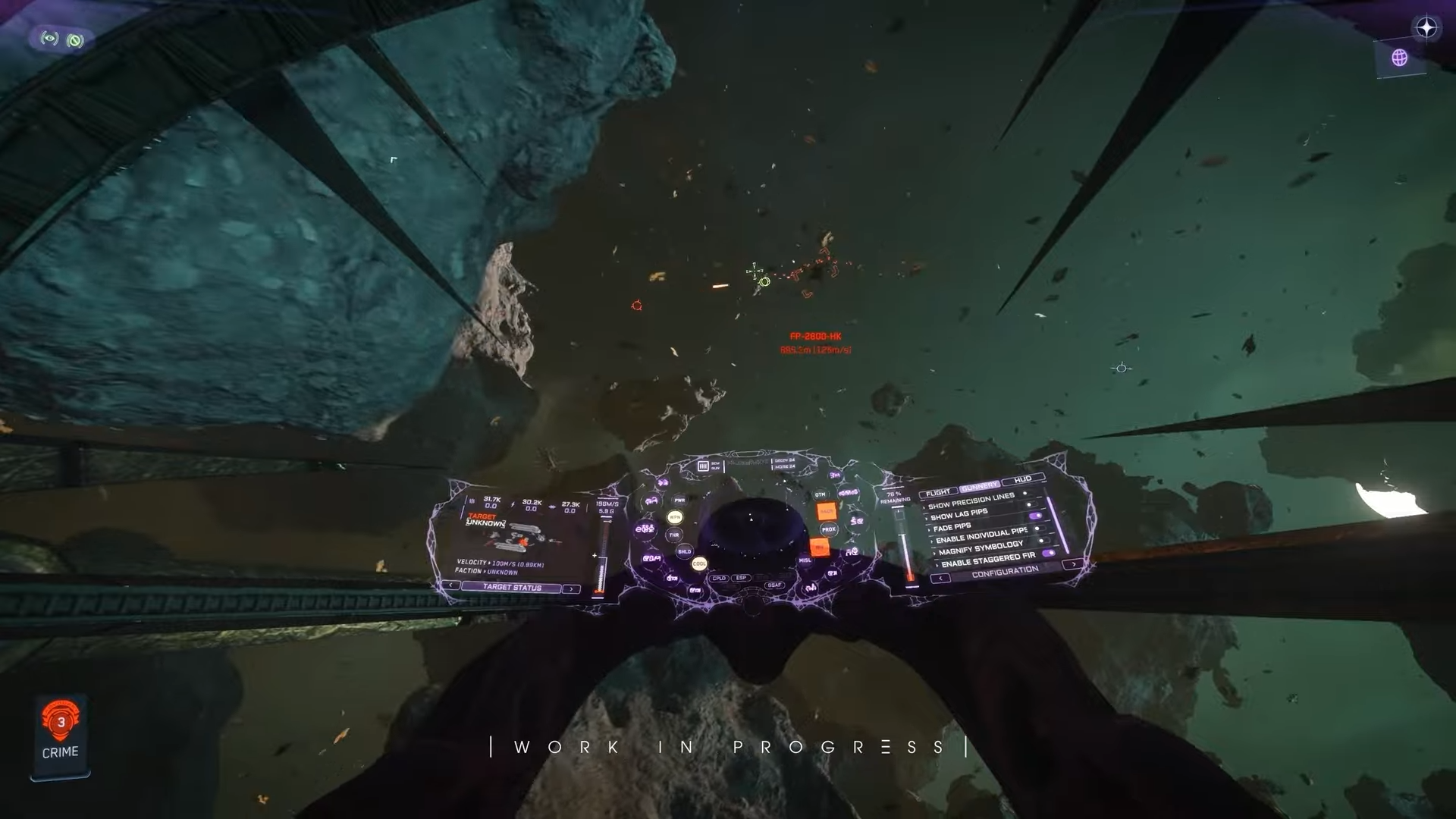This screenshot has height=819, width=1456.
Task: Open the HUD configuration tab
Action: click(x=1022, y=480)
